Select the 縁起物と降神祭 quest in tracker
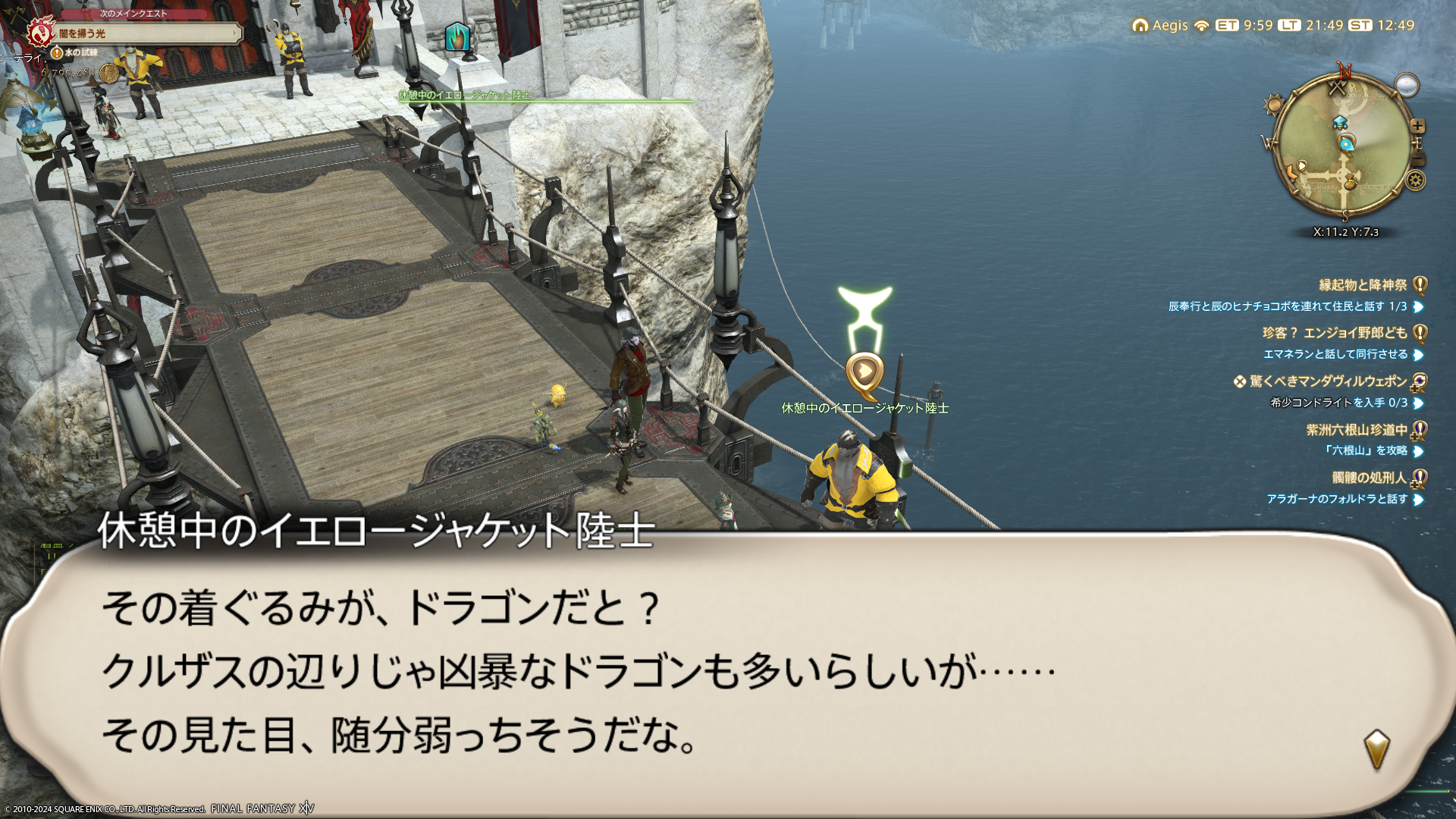The image size is (1456, 819). (1362, 285)
